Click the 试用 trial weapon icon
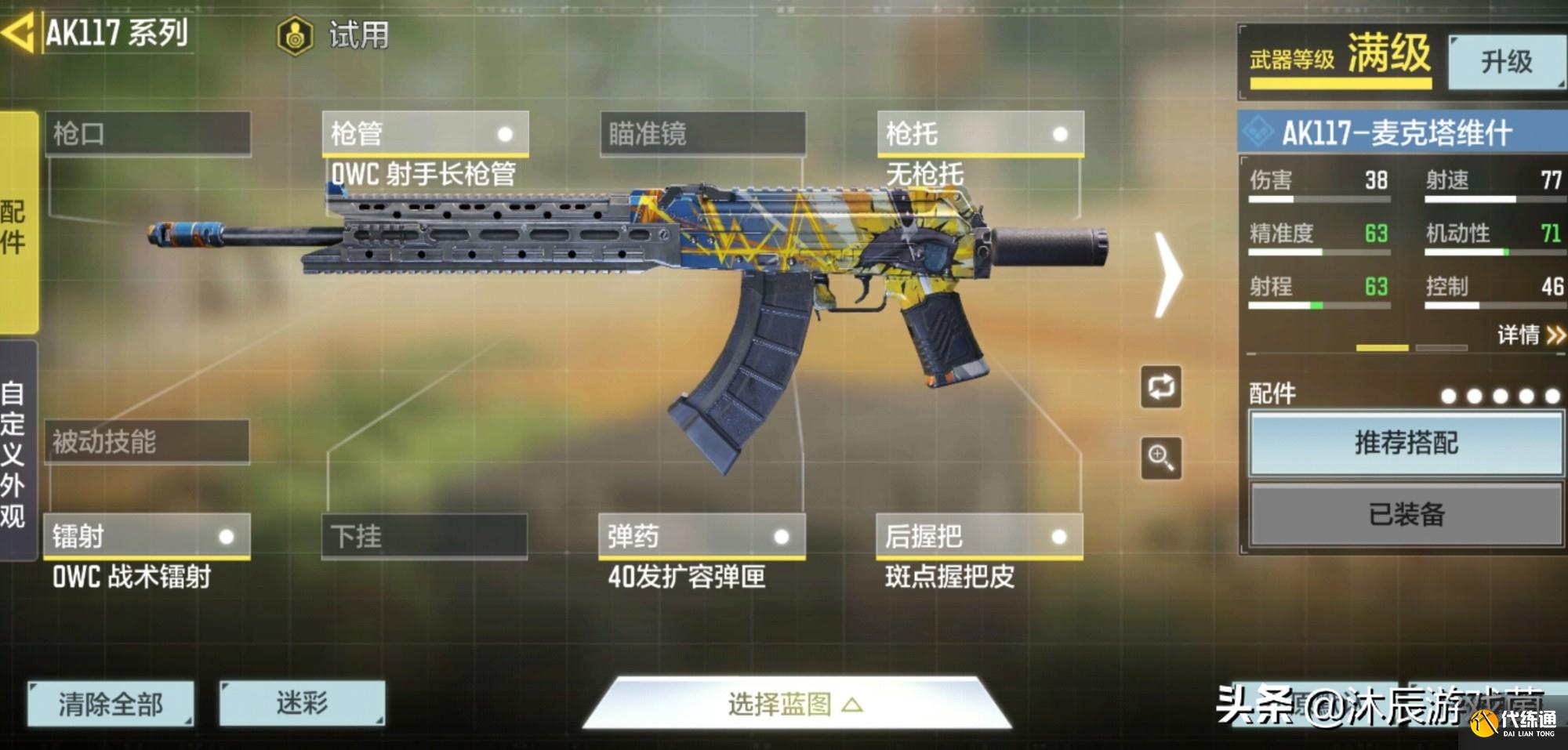 (x=296, y=34)
